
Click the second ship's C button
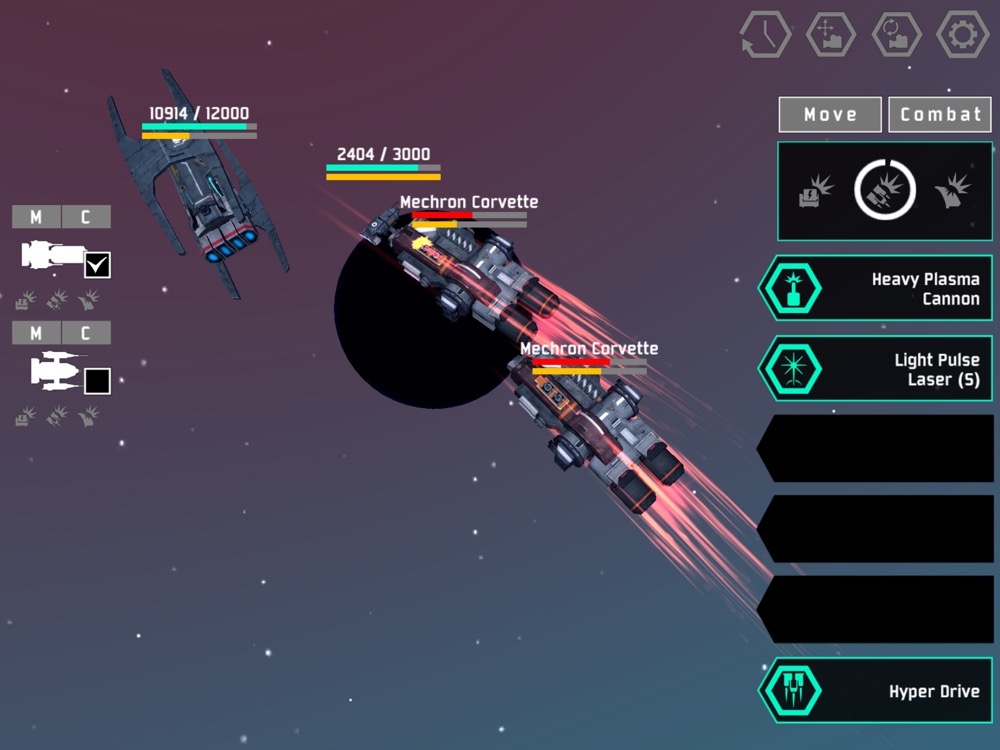[86, 333]
